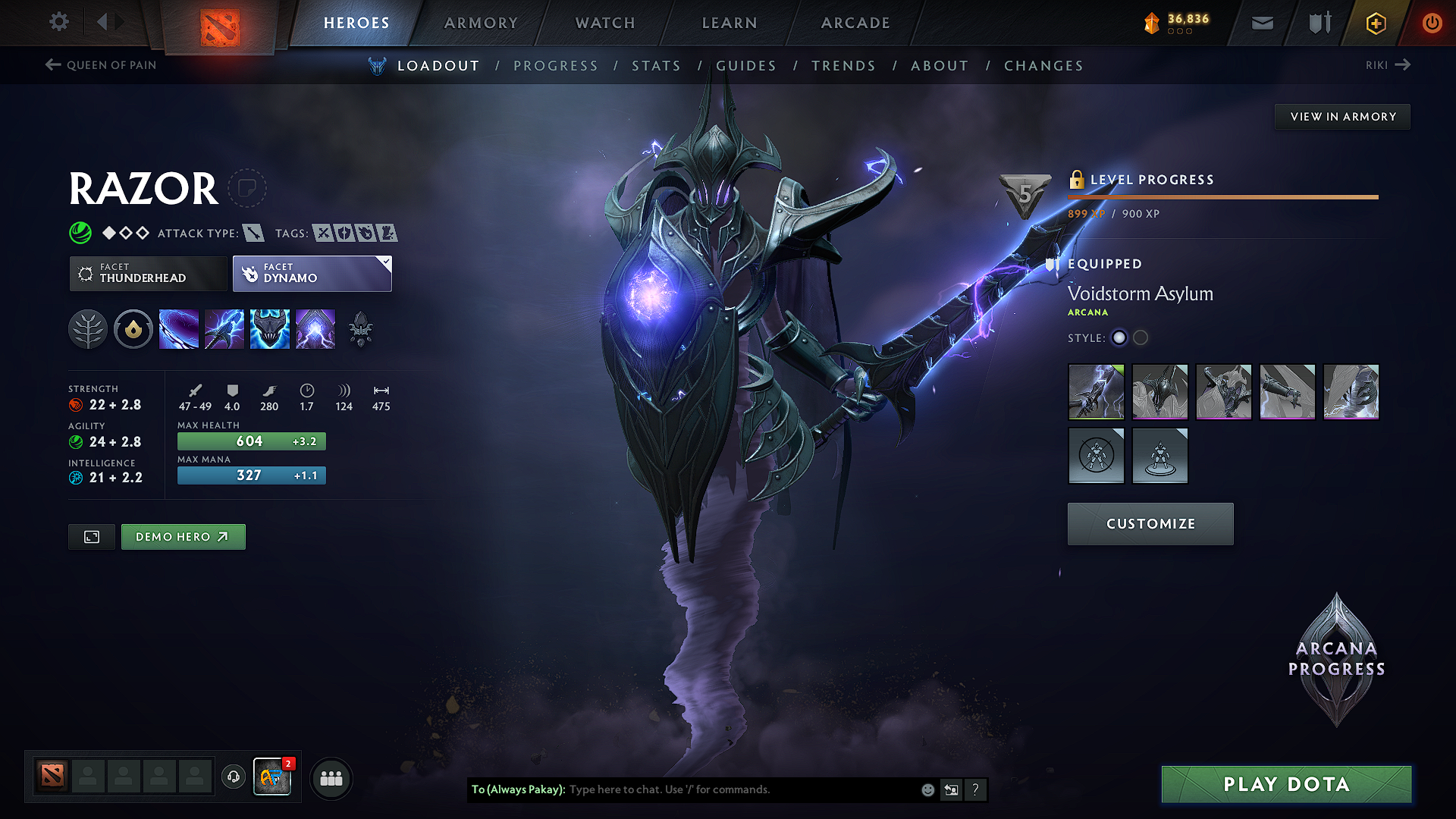Click the DEMO HERO button
The width and height of the screenshot is (1456, 819).
tap(183, 536)
